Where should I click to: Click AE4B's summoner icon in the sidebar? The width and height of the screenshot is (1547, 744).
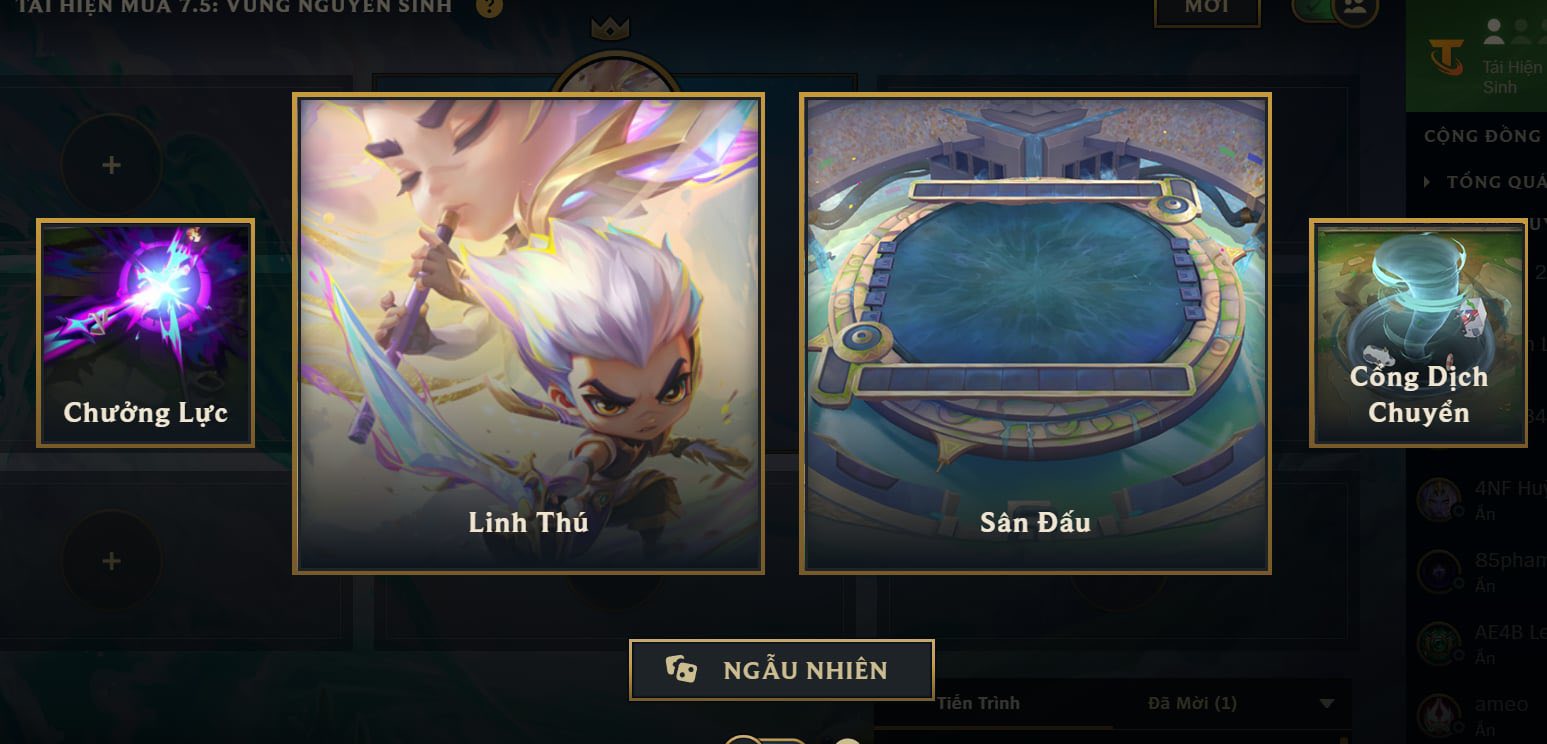[x=1437, y=643]
